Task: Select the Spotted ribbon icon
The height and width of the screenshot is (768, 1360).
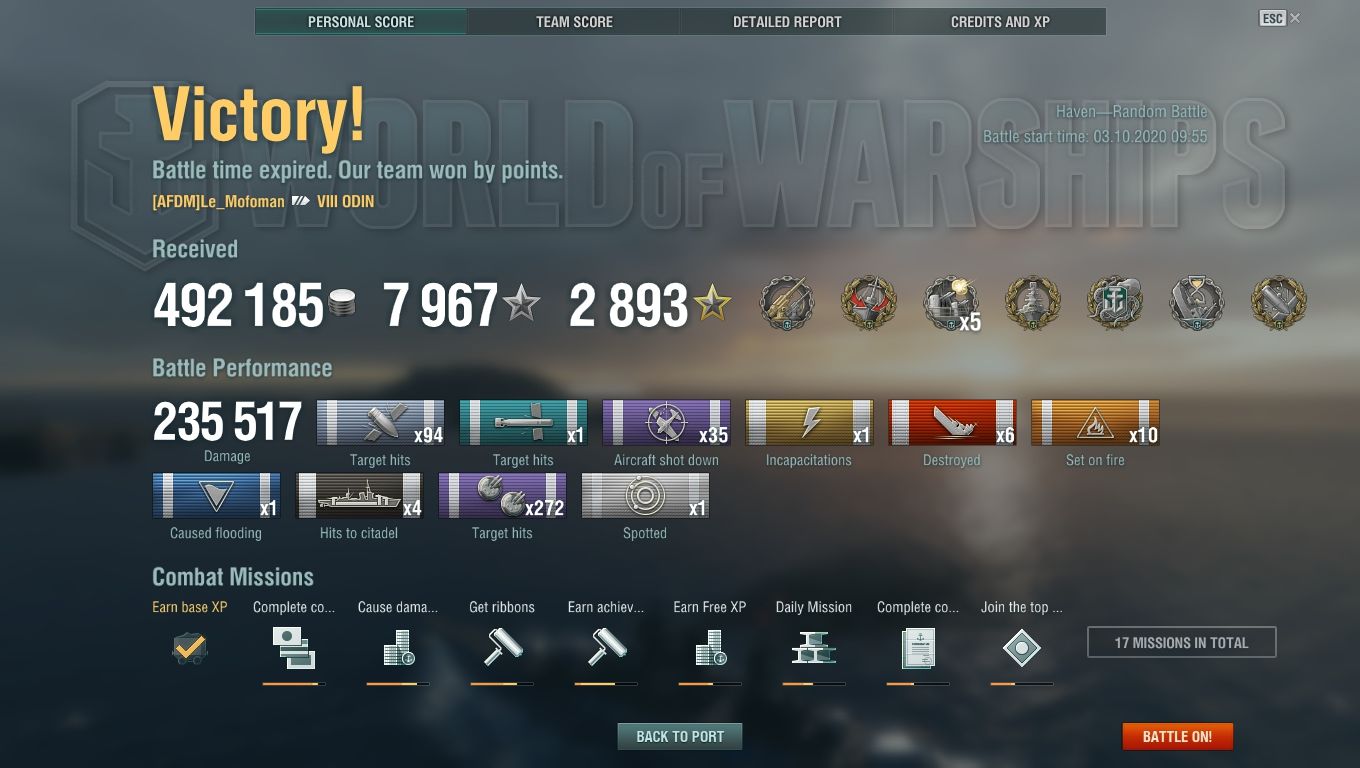Action: pos(645,494)
